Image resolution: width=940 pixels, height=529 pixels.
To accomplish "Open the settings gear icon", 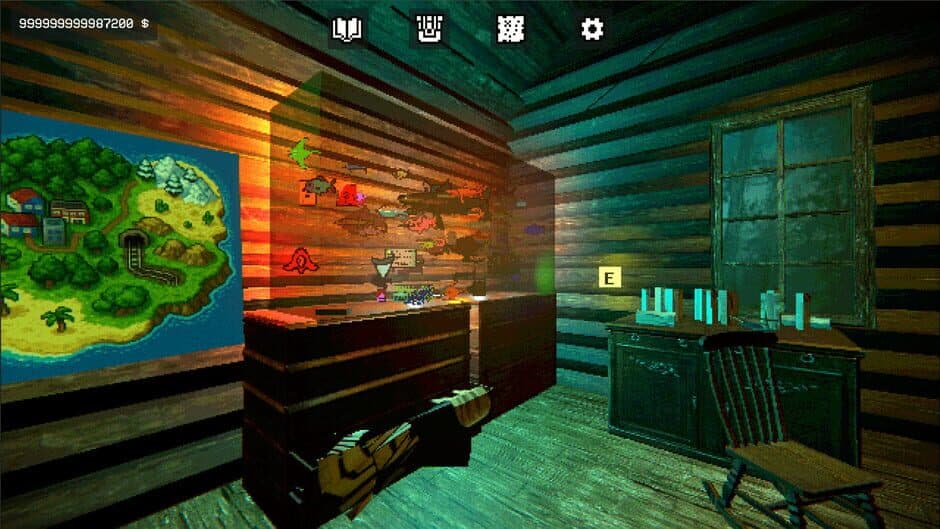I will (592, 30).
